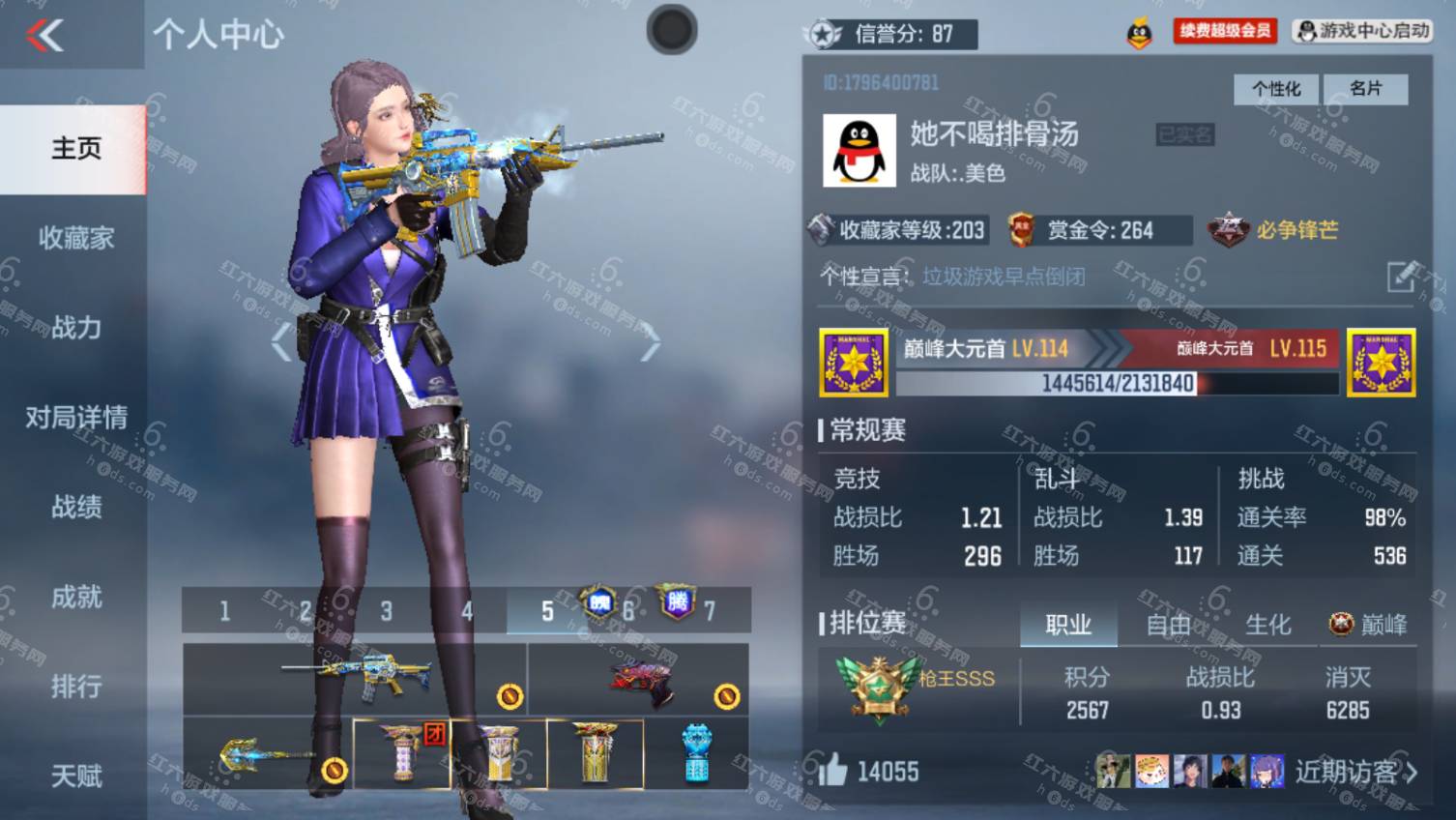Open the 巅峰 ranked tab

coord(1369,625)
